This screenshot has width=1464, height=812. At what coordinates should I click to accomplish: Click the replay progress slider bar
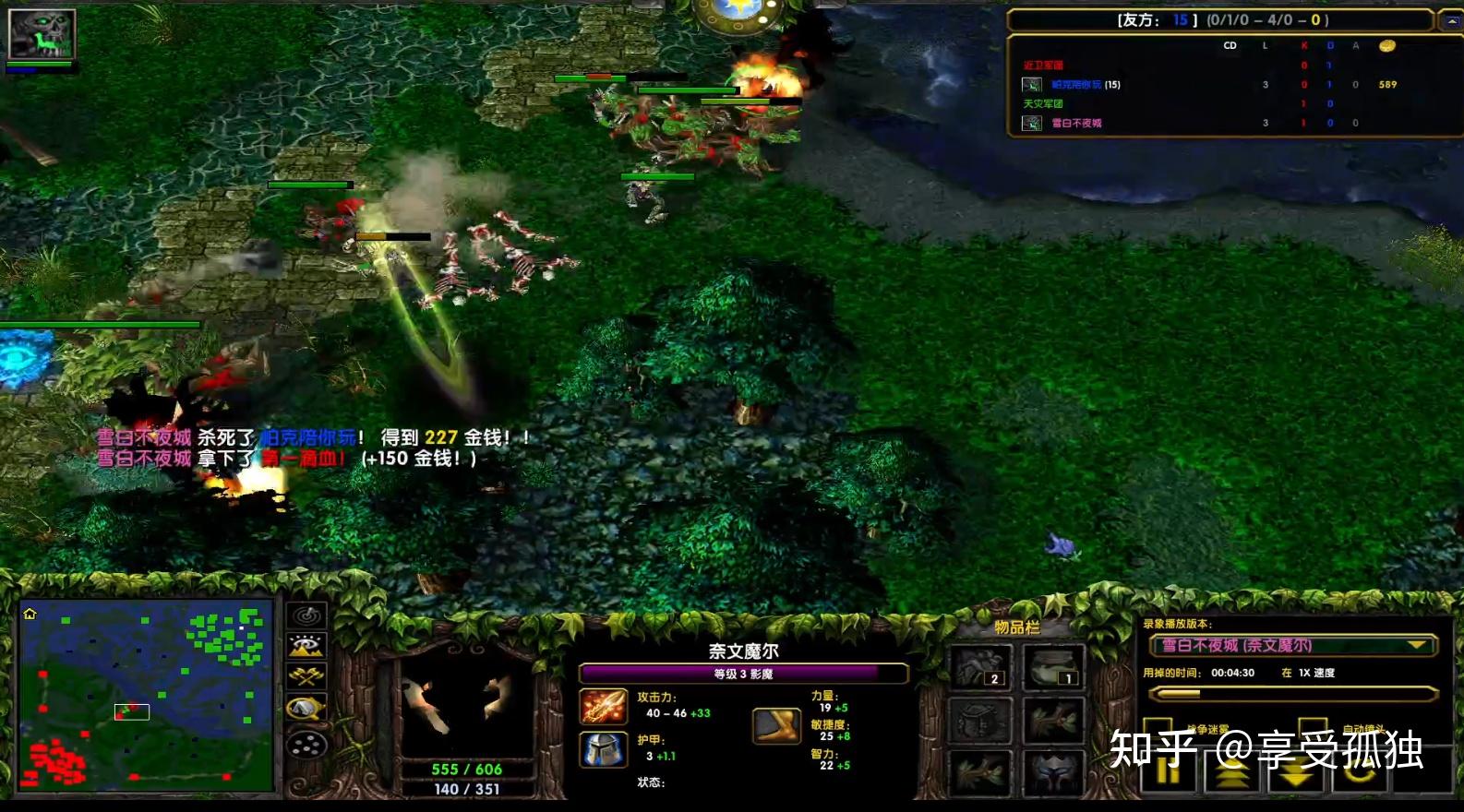tap(1292, 693)
